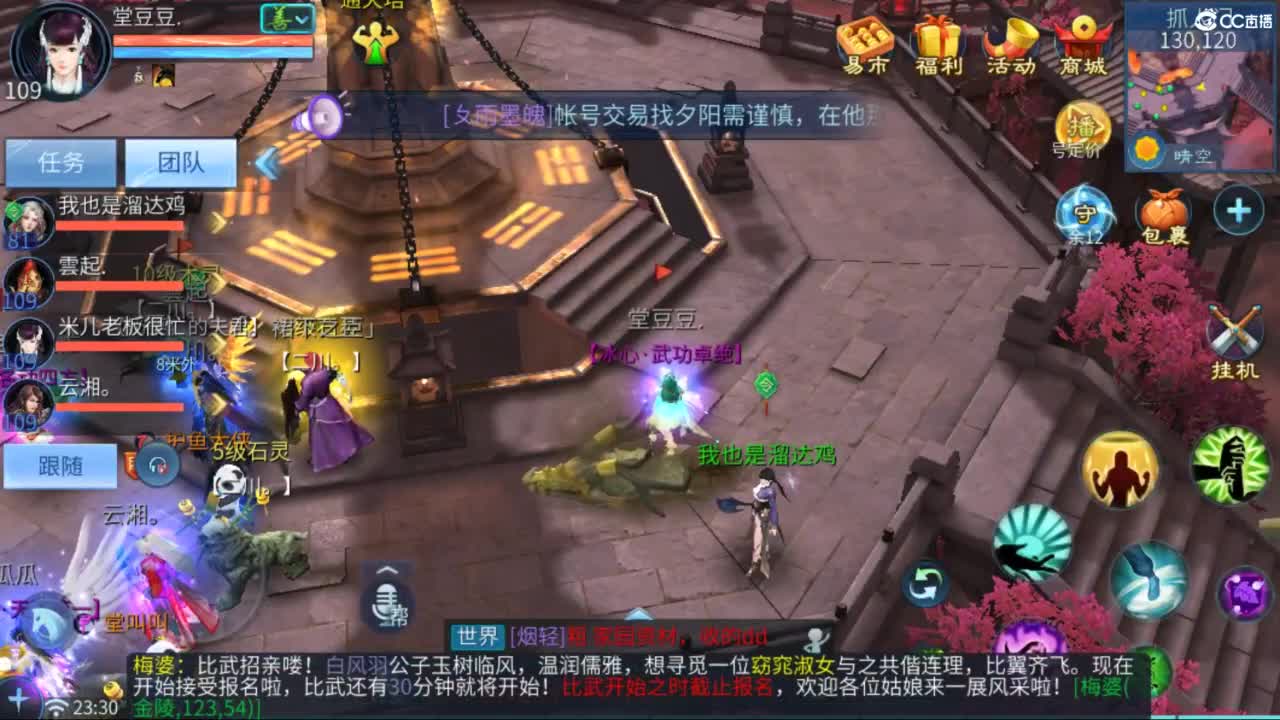
Task: Switch to the 任务 tab
Action: click(x=60, y=160)
